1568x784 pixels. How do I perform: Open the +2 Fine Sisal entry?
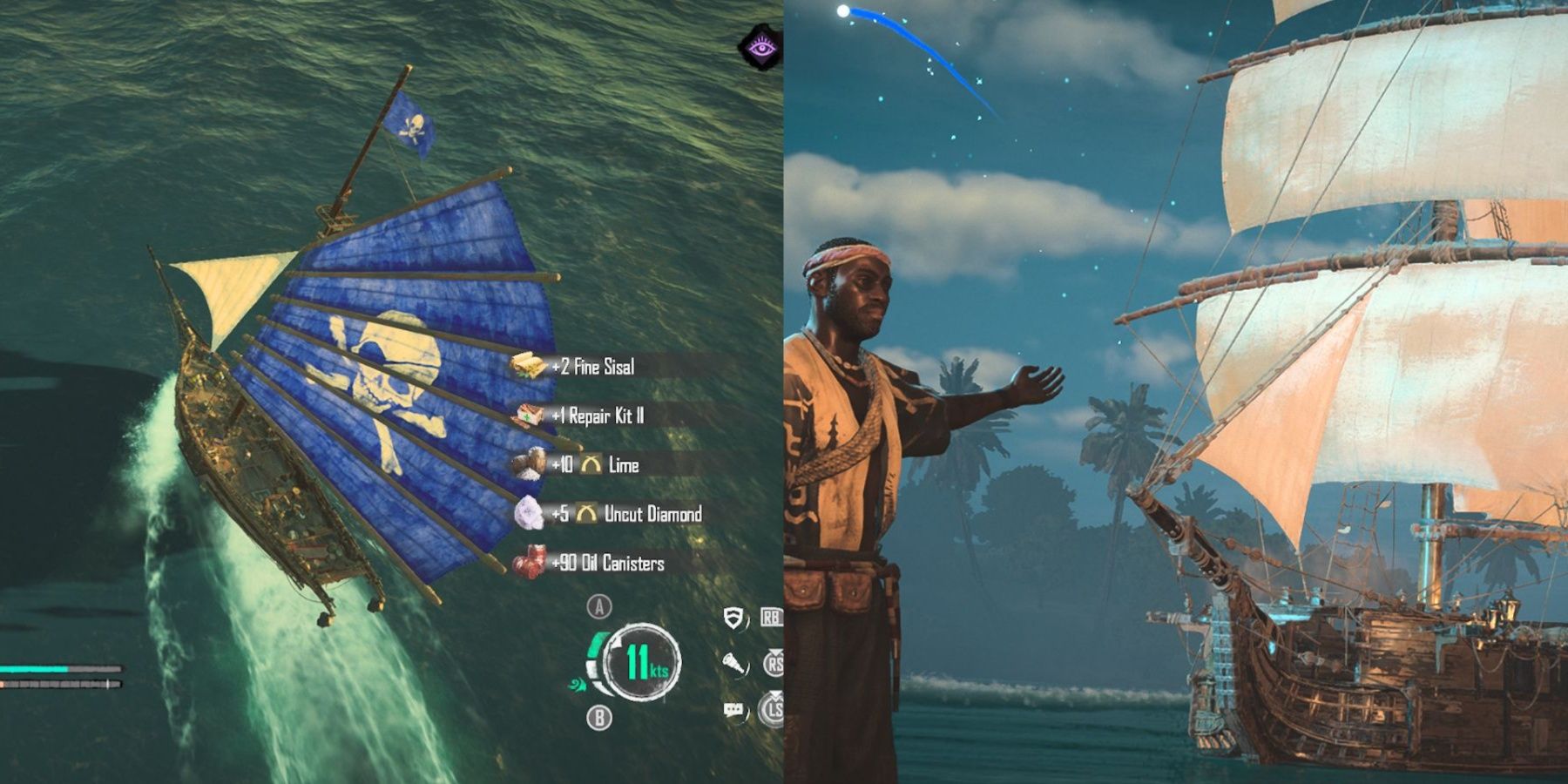[592, 368]
